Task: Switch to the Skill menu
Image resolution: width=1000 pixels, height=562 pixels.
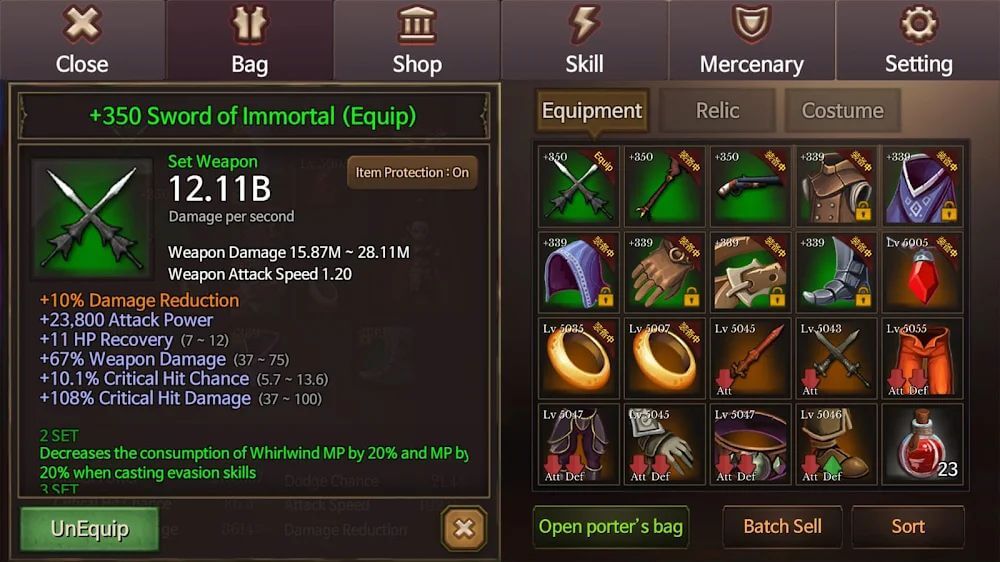Action: pos(584,41)
